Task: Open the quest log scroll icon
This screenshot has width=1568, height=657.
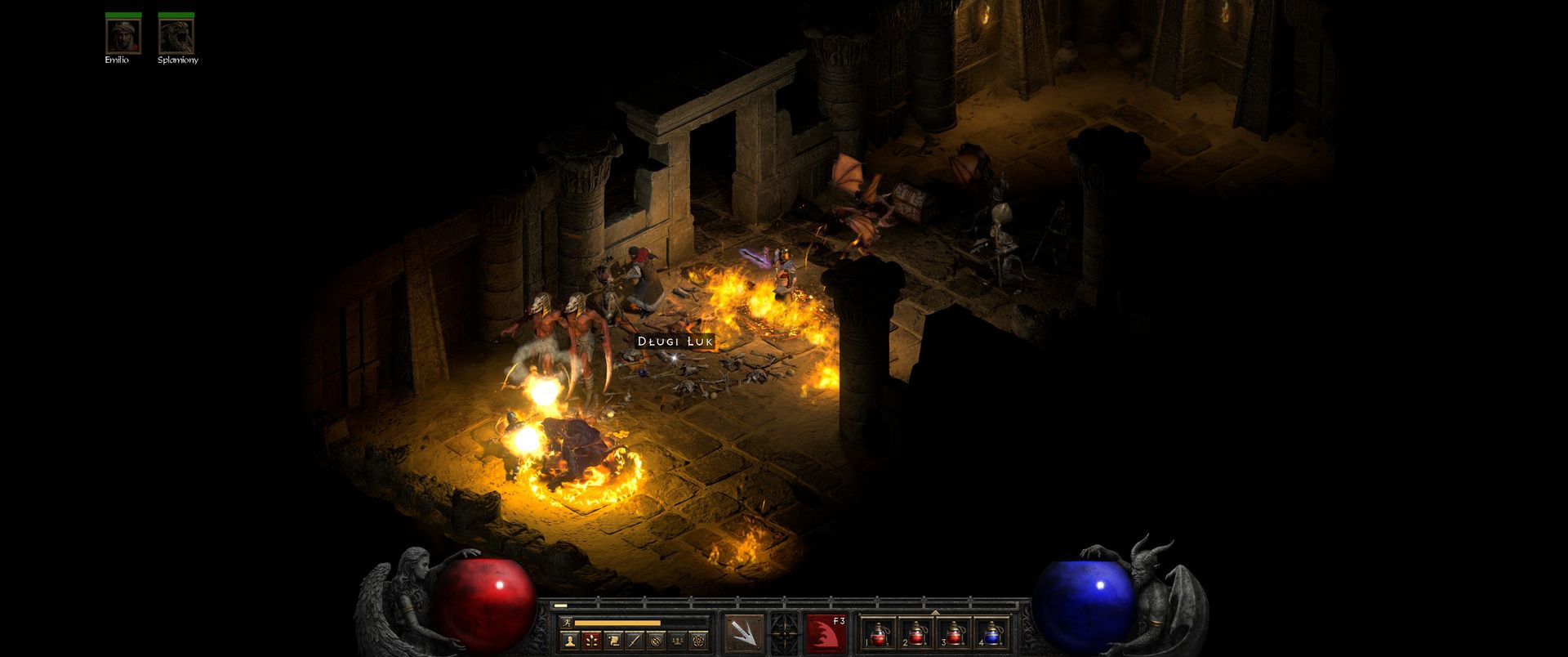Action: coord(612,641)
